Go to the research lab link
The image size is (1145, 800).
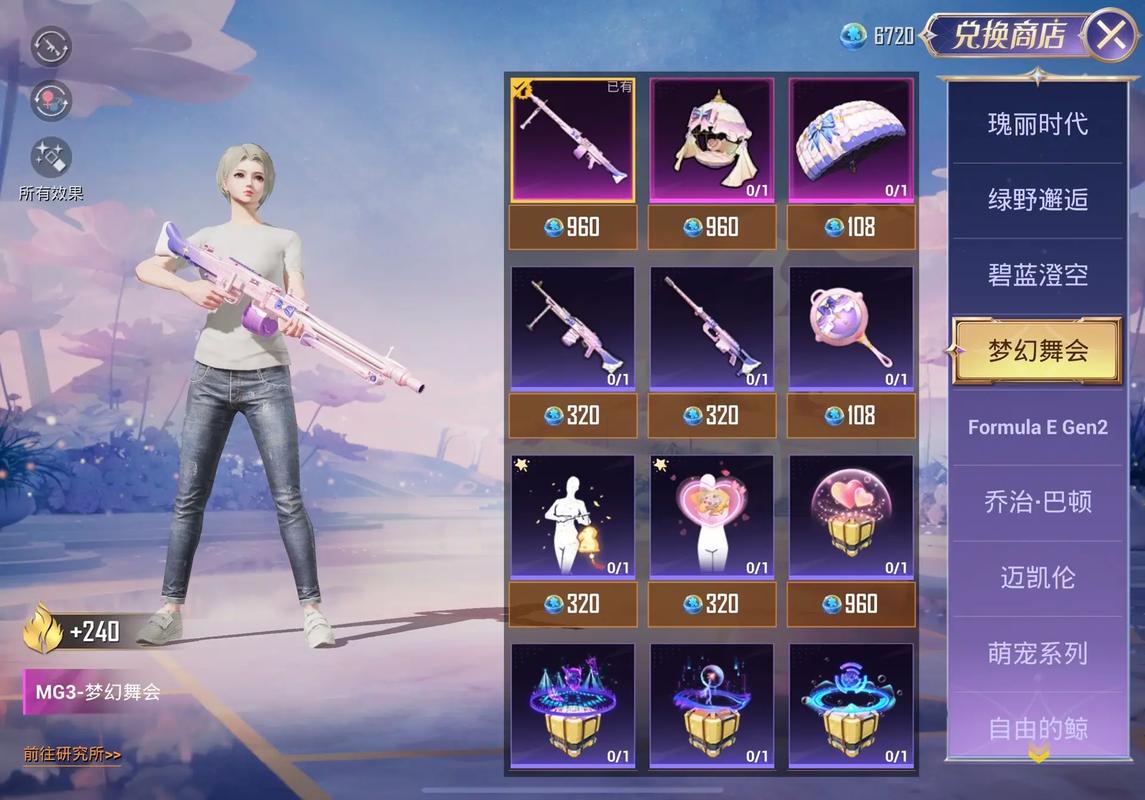(x=72, y=754)
